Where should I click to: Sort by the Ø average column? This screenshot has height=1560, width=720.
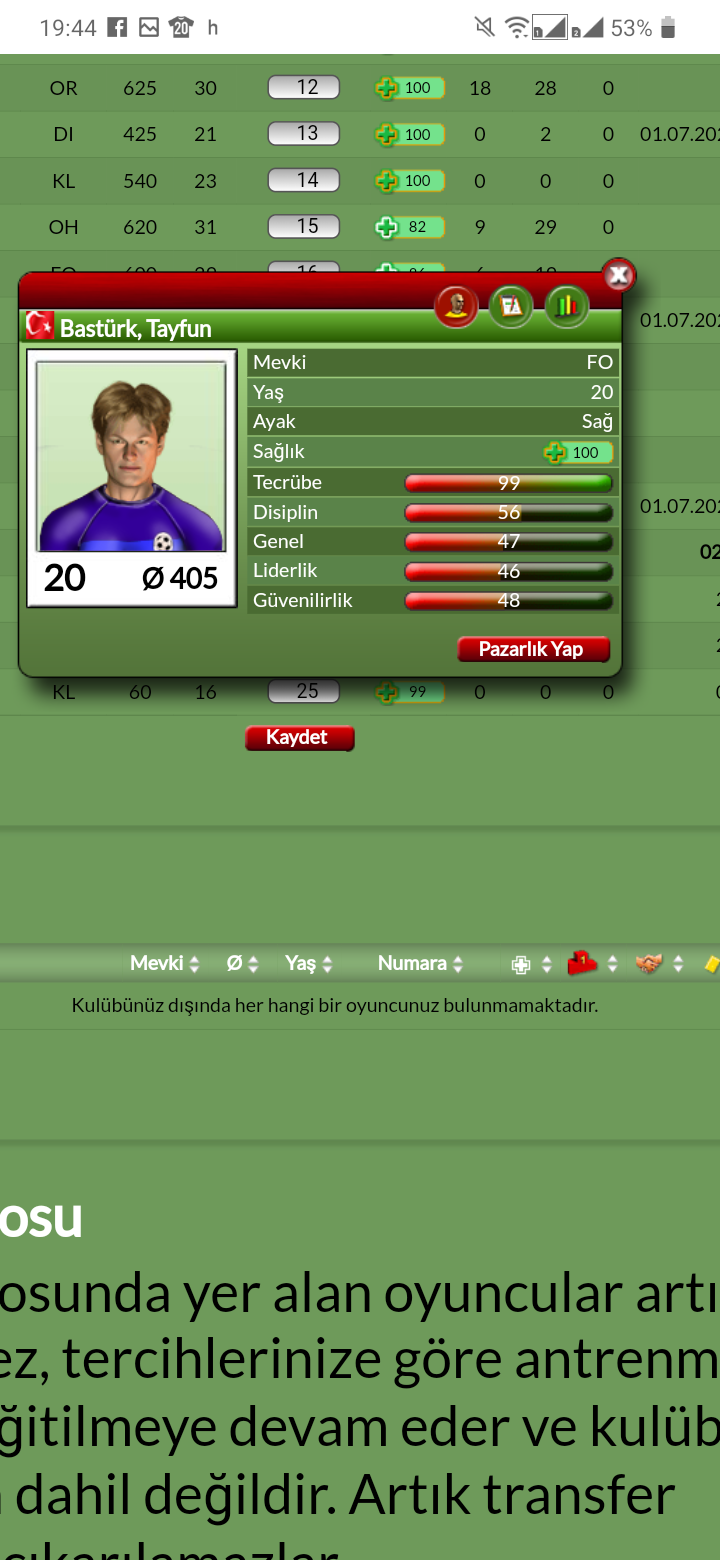coord(242,964)
